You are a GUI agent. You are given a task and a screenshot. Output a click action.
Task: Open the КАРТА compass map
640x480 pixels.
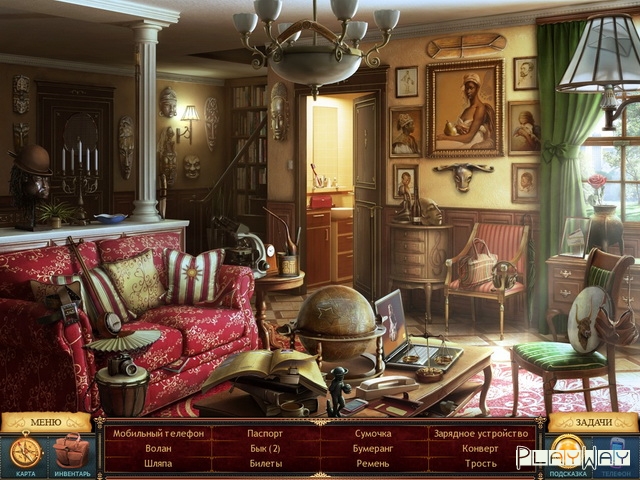25,453
